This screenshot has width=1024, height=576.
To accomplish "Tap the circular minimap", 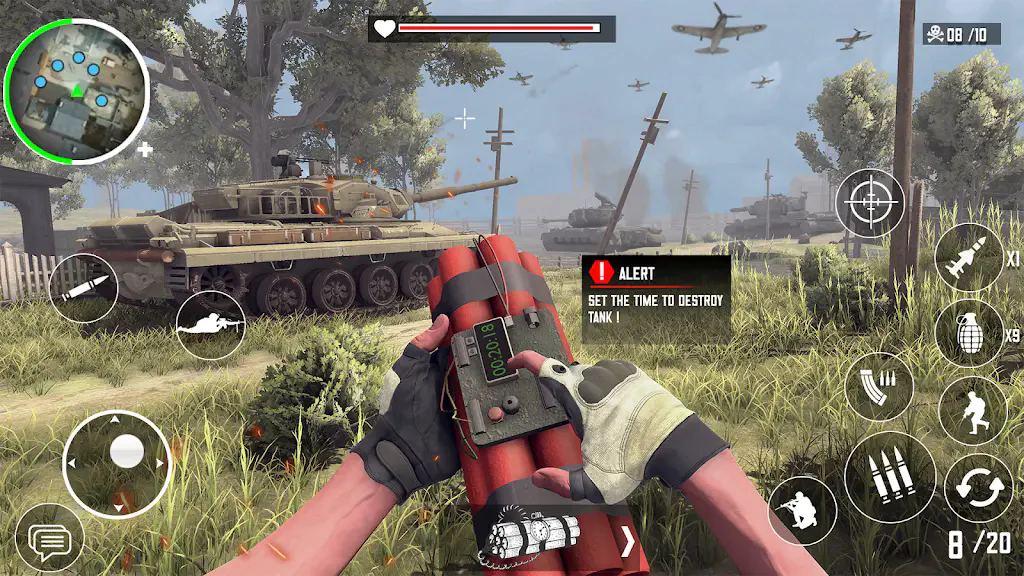I will [x=77, y=90].
